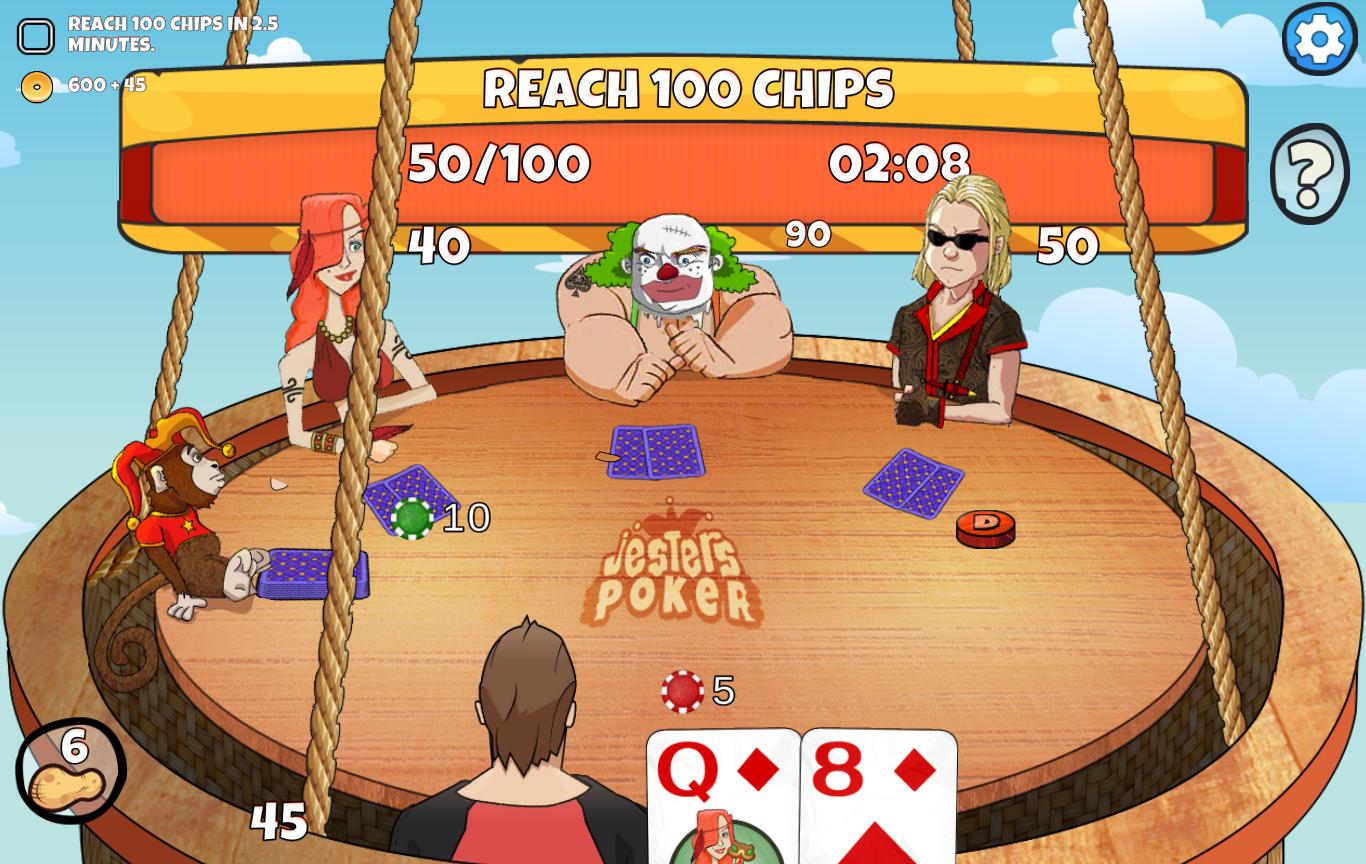The image size is (1366, 864).
Task: Open the settings gear menu
Action: 1318,39
